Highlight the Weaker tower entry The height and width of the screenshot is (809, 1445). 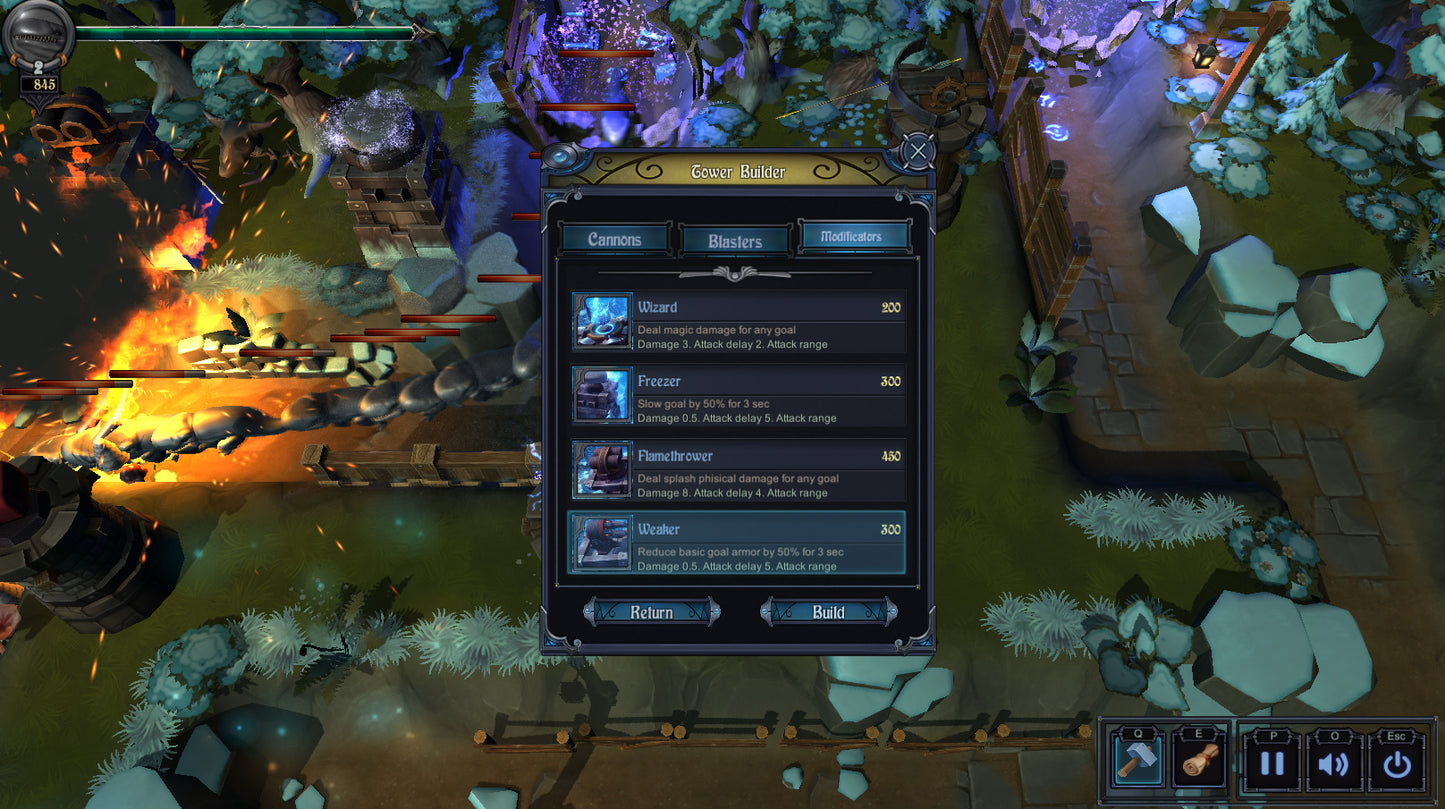click(738, 543)
